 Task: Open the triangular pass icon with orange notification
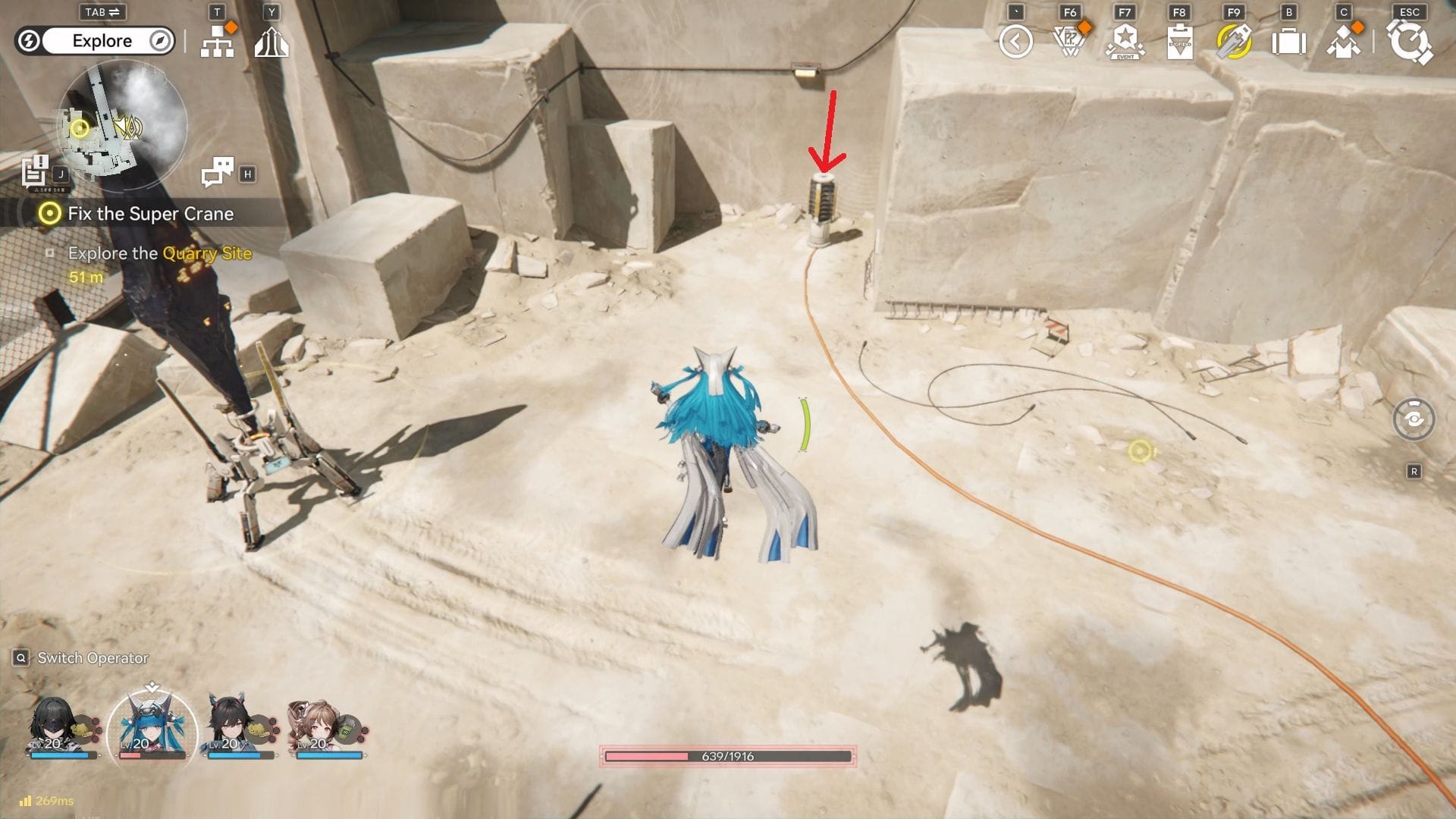1070,42
